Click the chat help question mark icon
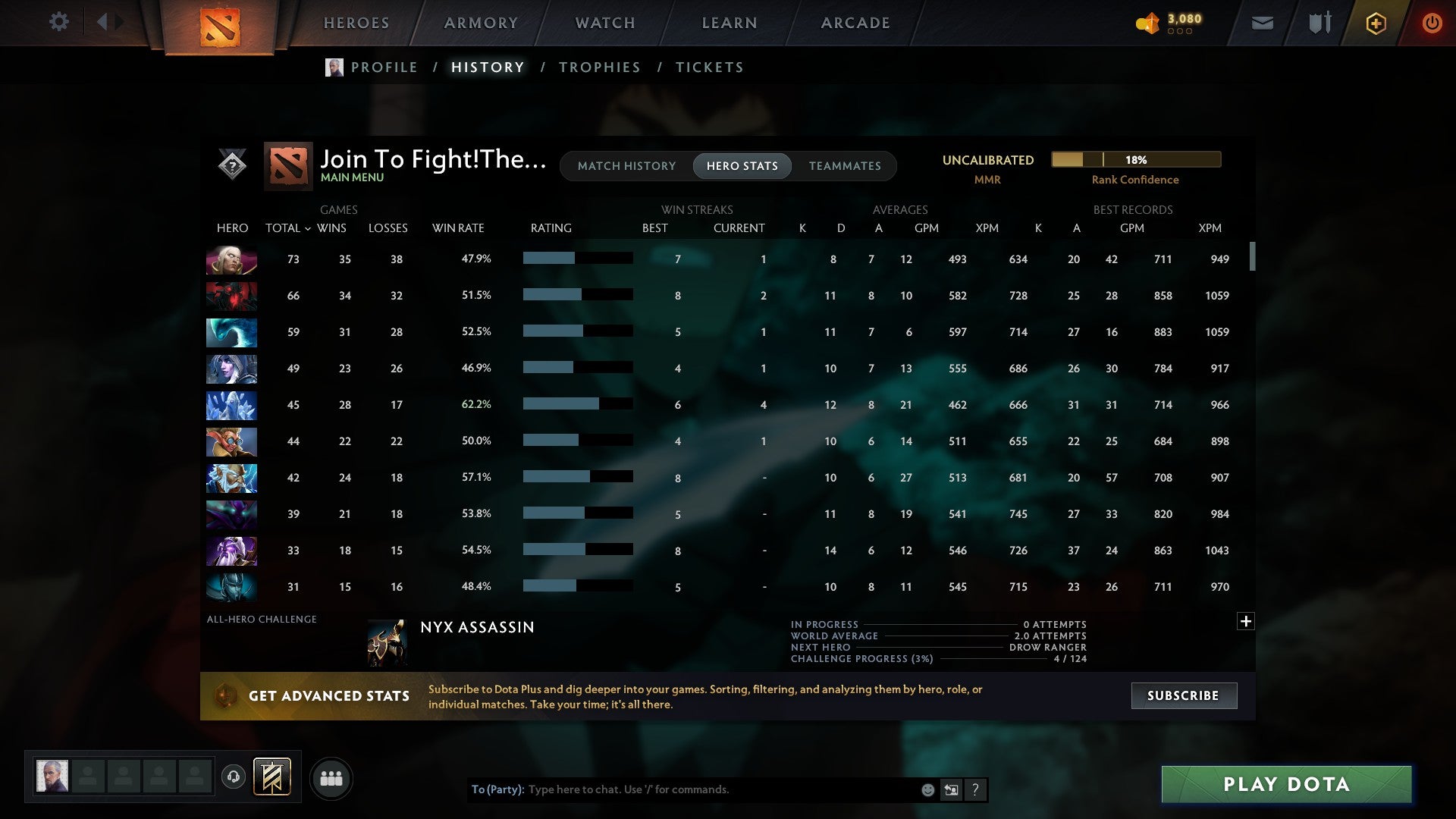This screenshot has height=819, width=1456. (x=975, y=789)
